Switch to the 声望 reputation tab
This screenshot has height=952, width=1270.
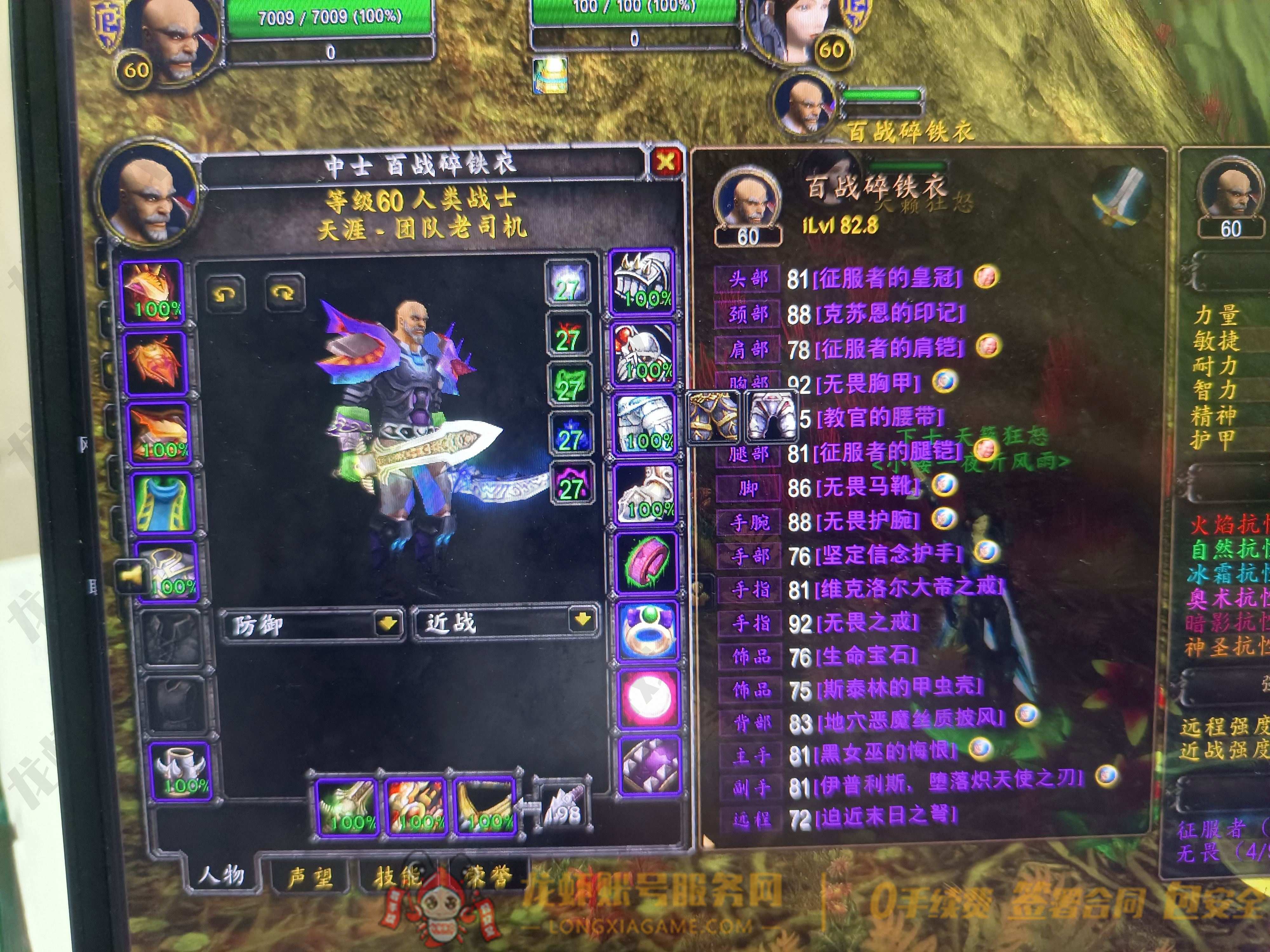pyautogui.click(x=311, y=877)
